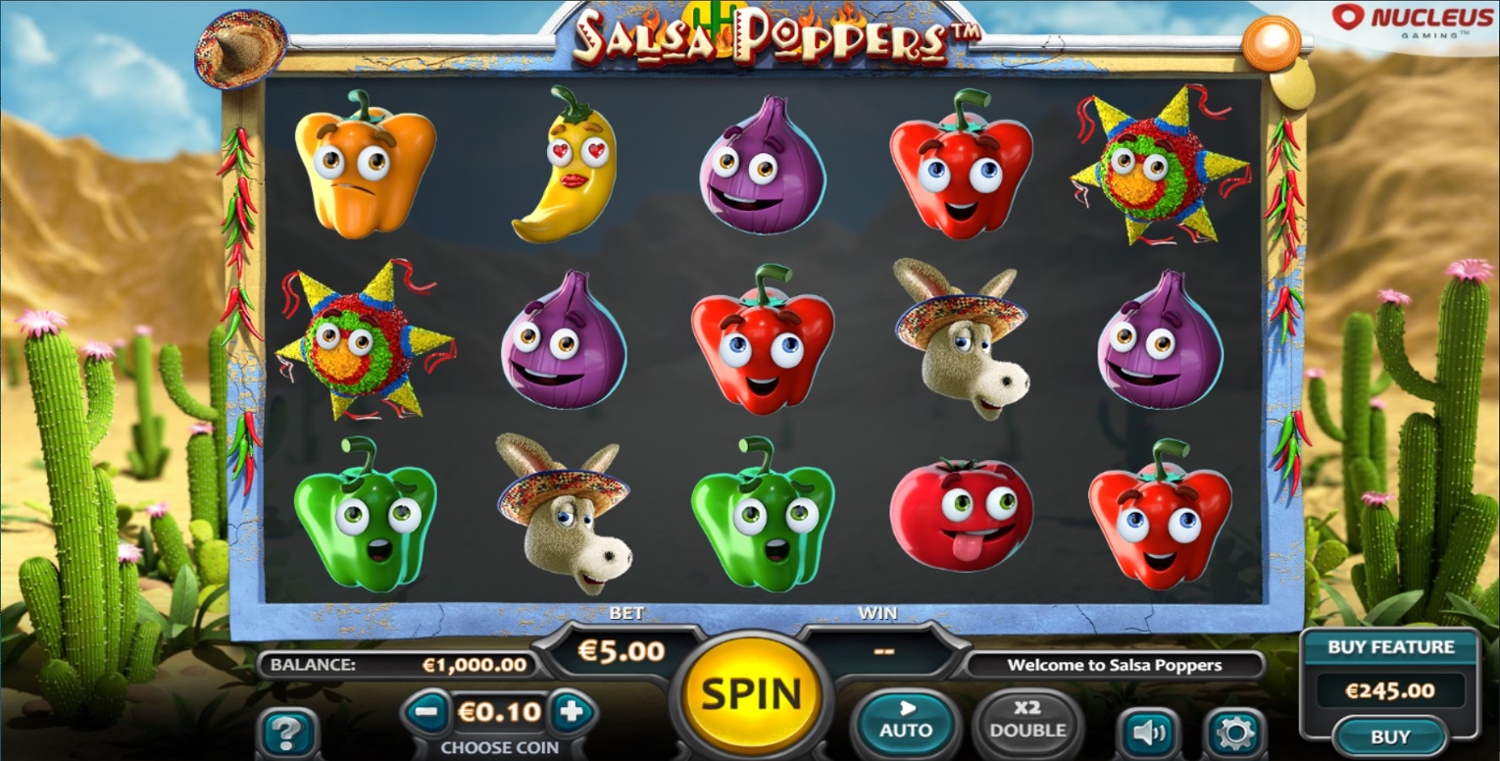
Task: Open settings with the gear icon
Action: [x=1234, y=735]
